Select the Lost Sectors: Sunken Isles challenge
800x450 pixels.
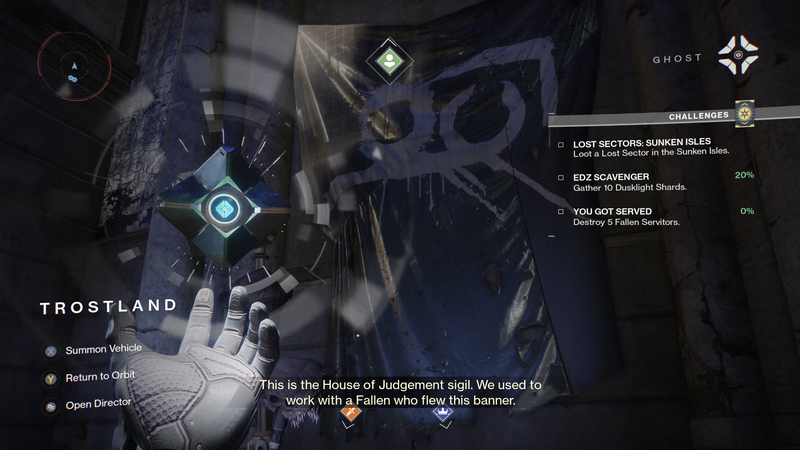(x=650, y=146)
